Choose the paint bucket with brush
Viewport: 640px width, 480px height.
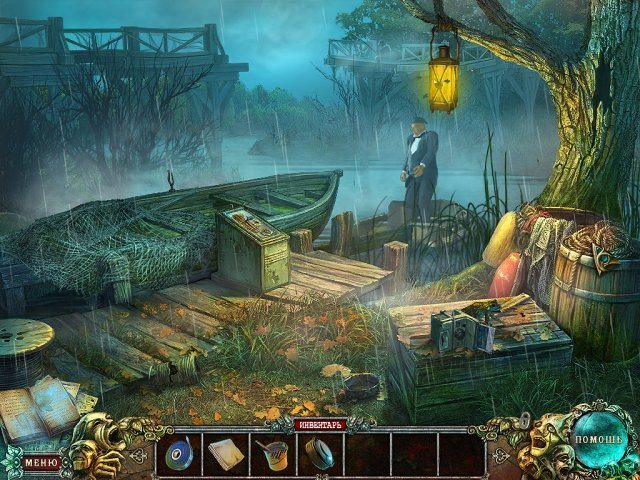click(272, 455)
